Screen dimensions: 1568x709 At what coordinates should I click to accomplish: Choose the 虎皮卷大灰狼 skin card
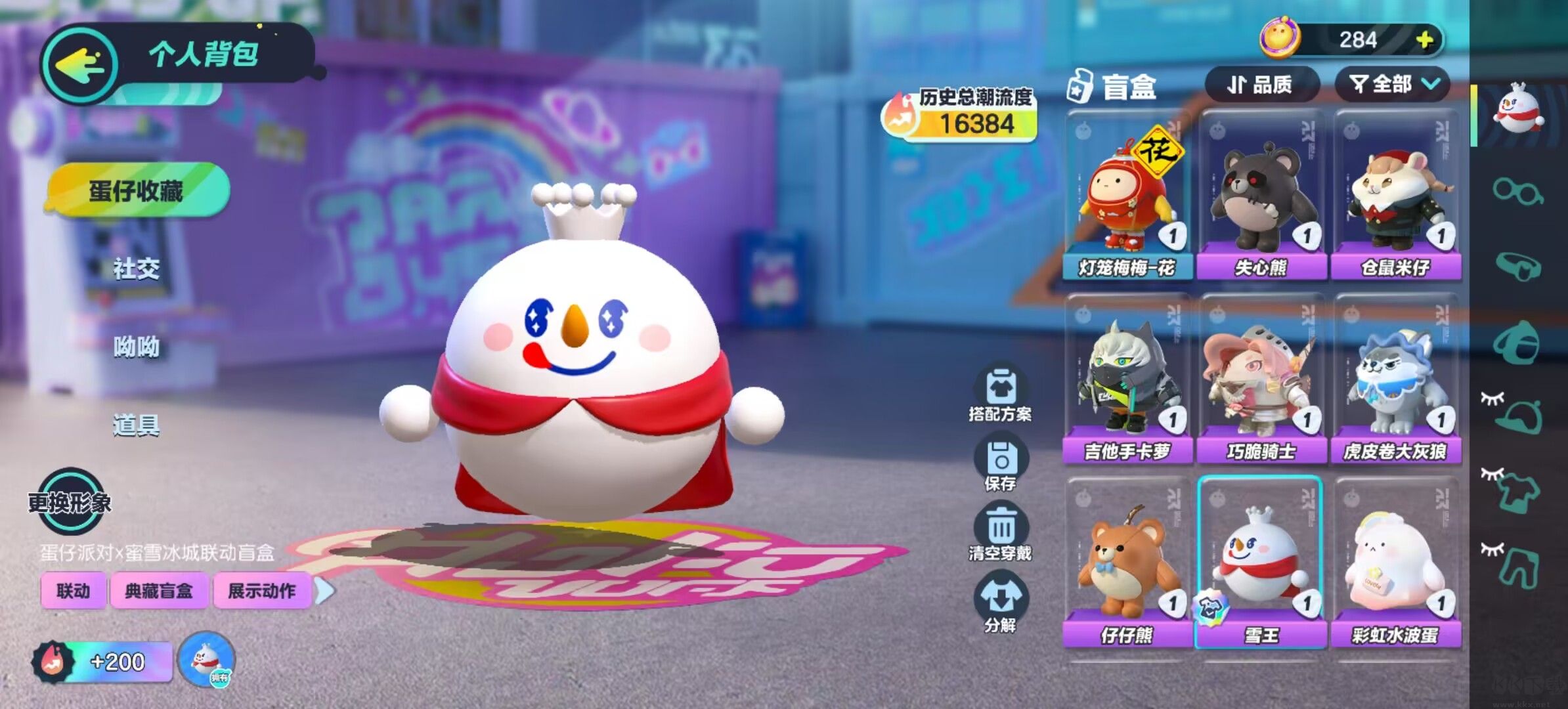coord(1396,381)
